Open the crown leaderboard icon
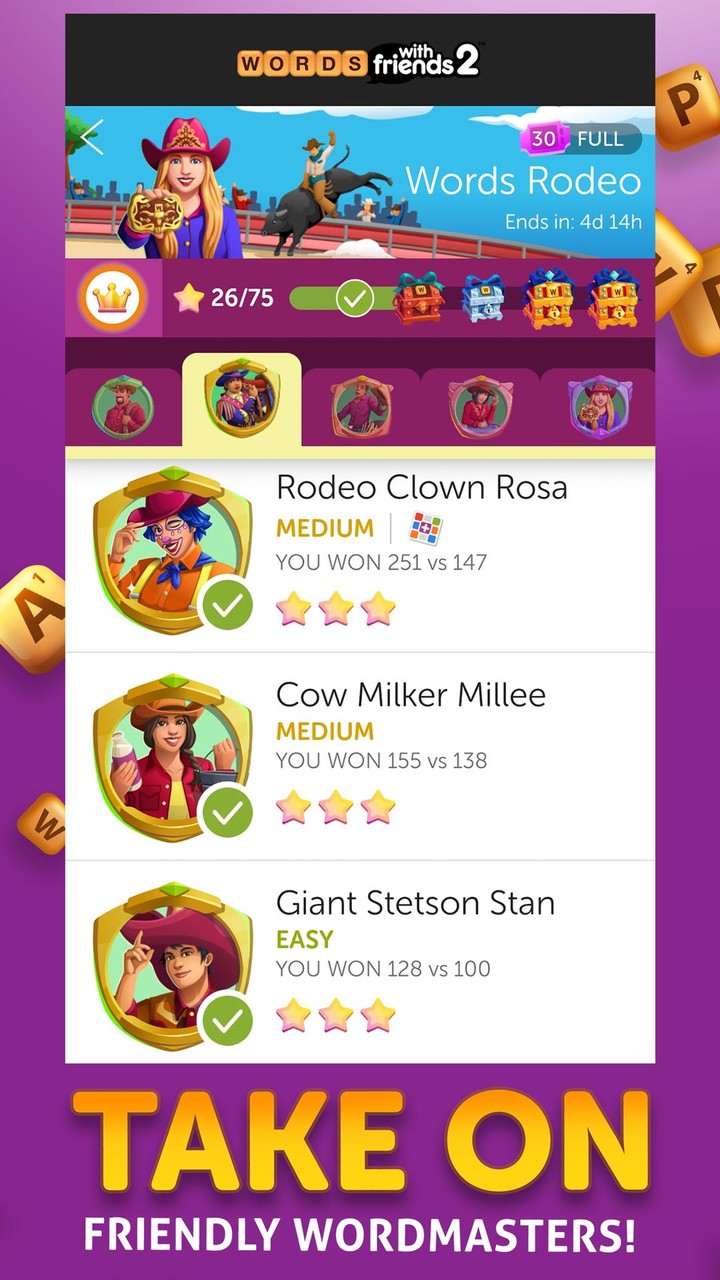 point(111,298)
